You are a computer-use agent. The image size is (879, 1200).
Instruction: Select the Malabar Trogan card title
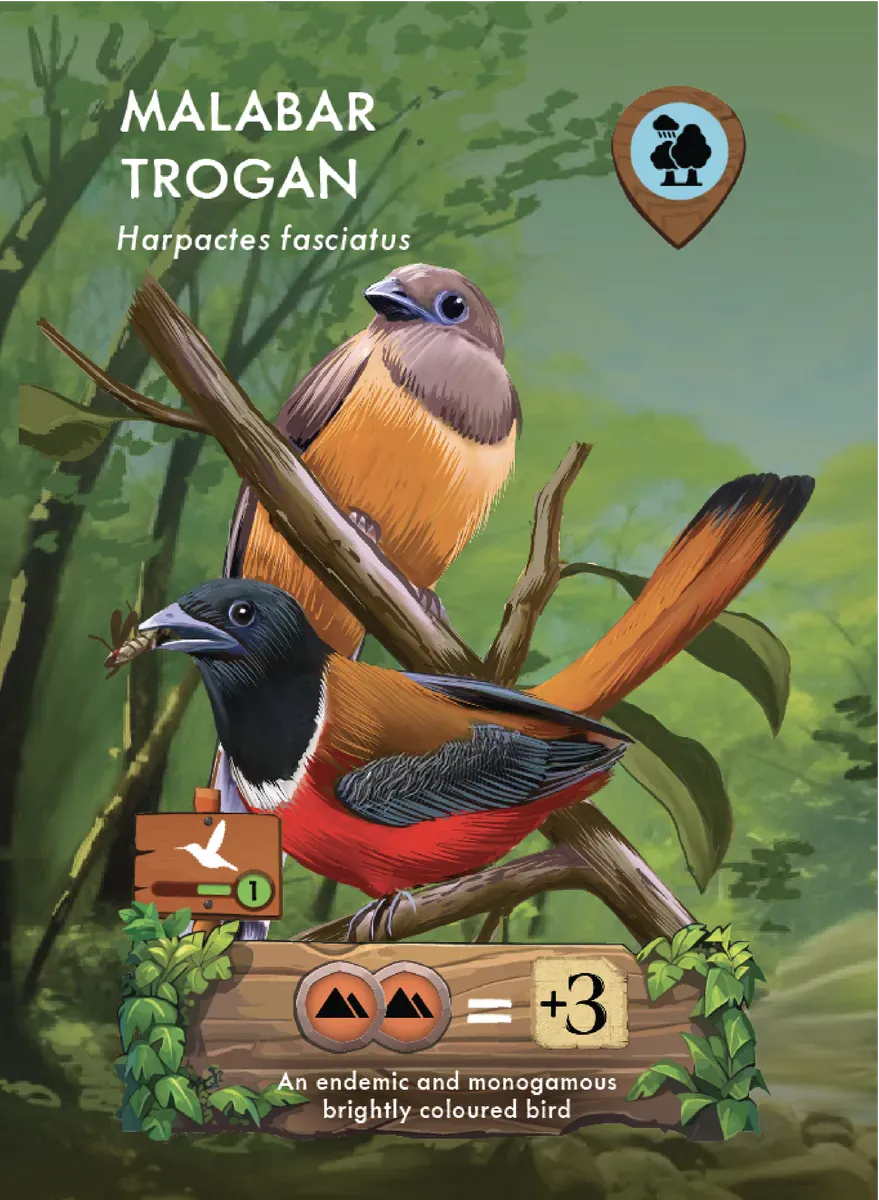(246, 148)
